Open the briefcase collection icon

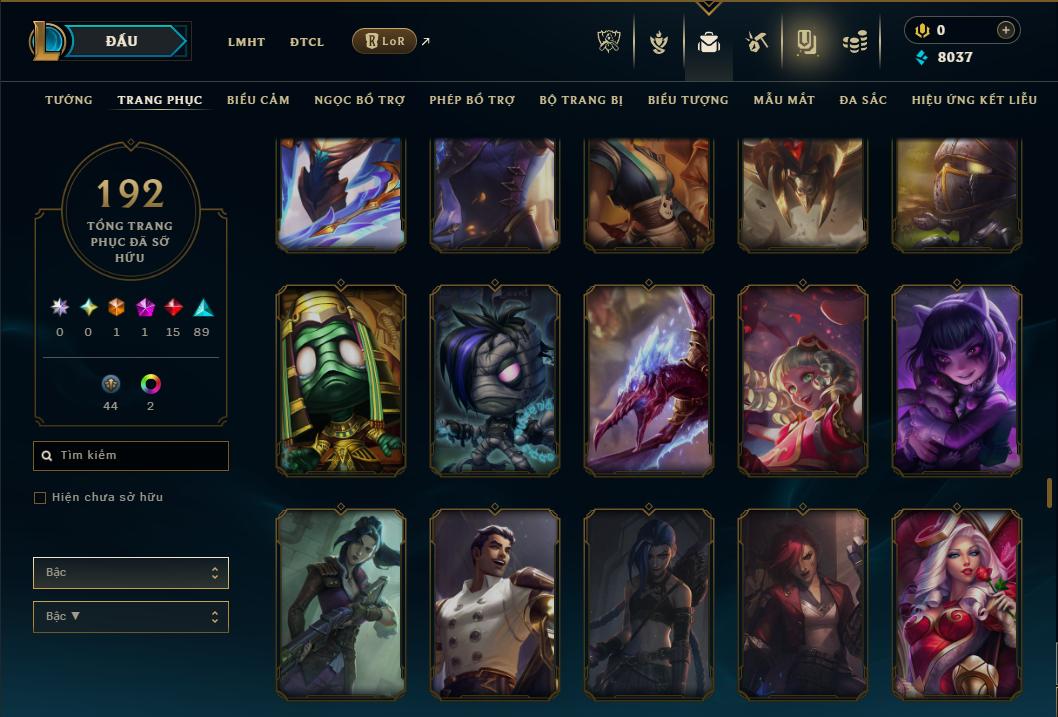pos(709,42)
